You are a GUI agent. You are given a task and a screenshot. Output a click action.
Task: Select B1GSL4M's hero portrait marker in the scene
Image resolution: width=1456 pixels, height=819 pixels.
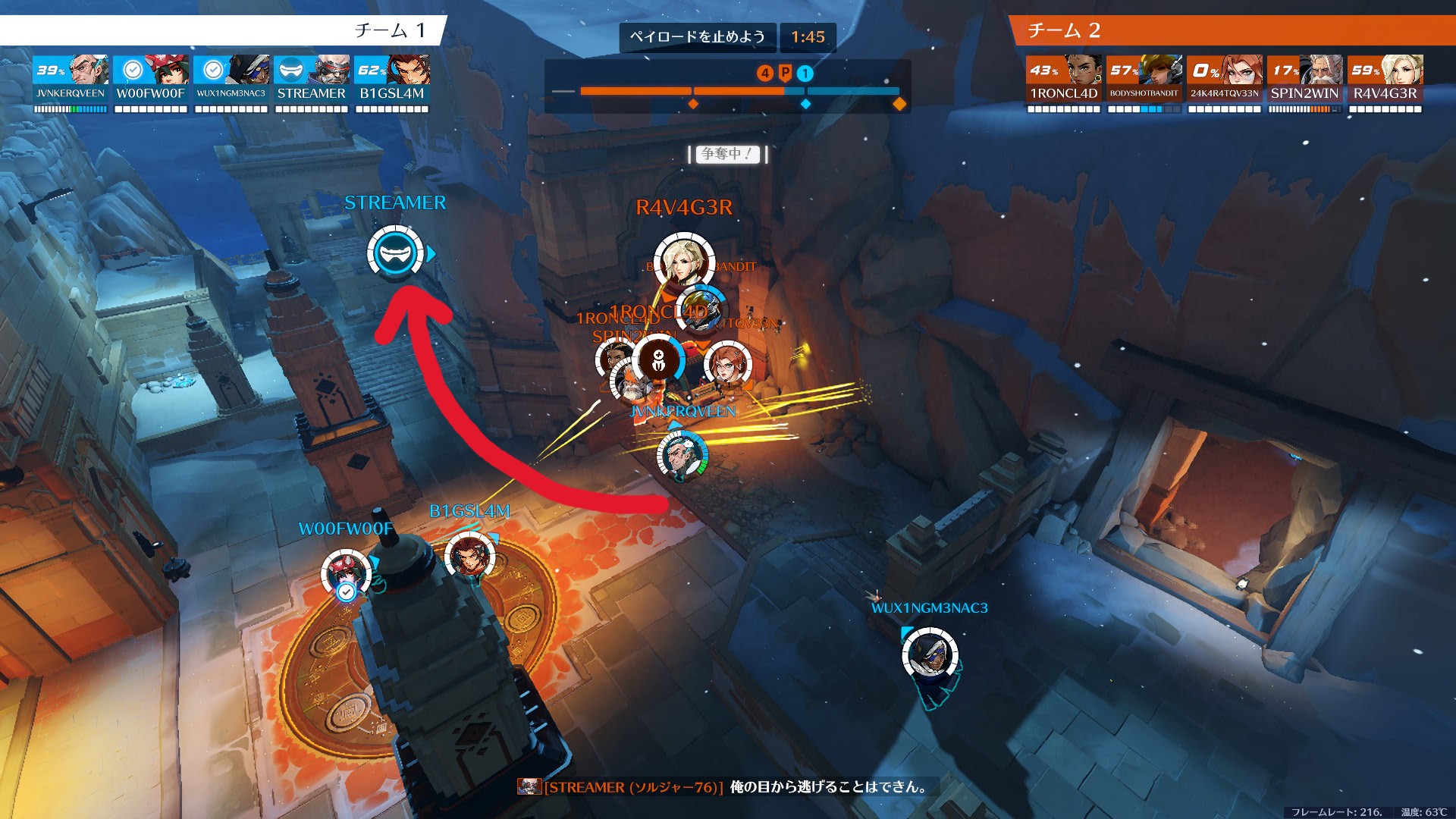[469, 557]
